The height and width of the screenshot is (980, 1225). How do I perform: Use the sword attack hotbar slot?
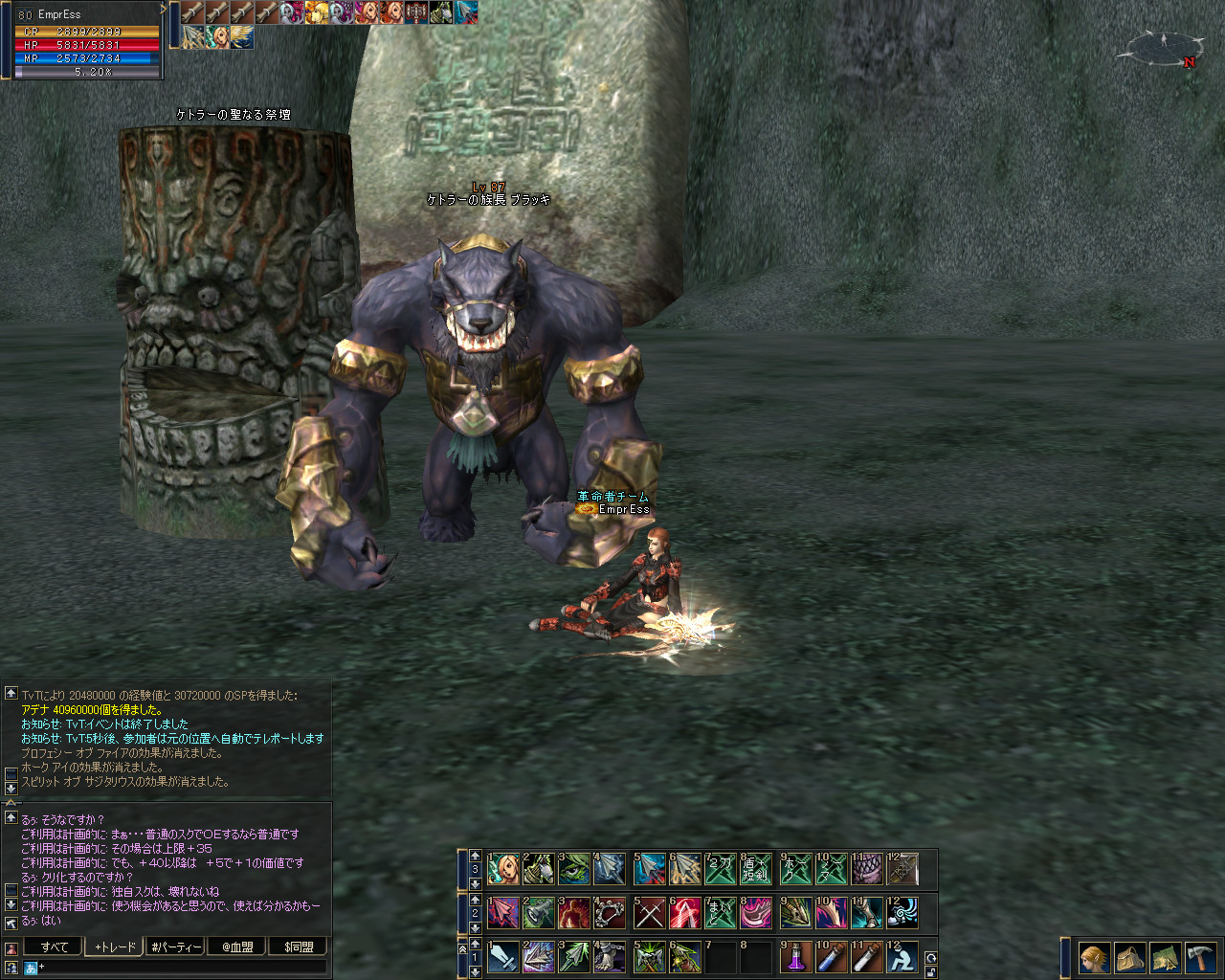pyautogui.click(x=502, y=957)
